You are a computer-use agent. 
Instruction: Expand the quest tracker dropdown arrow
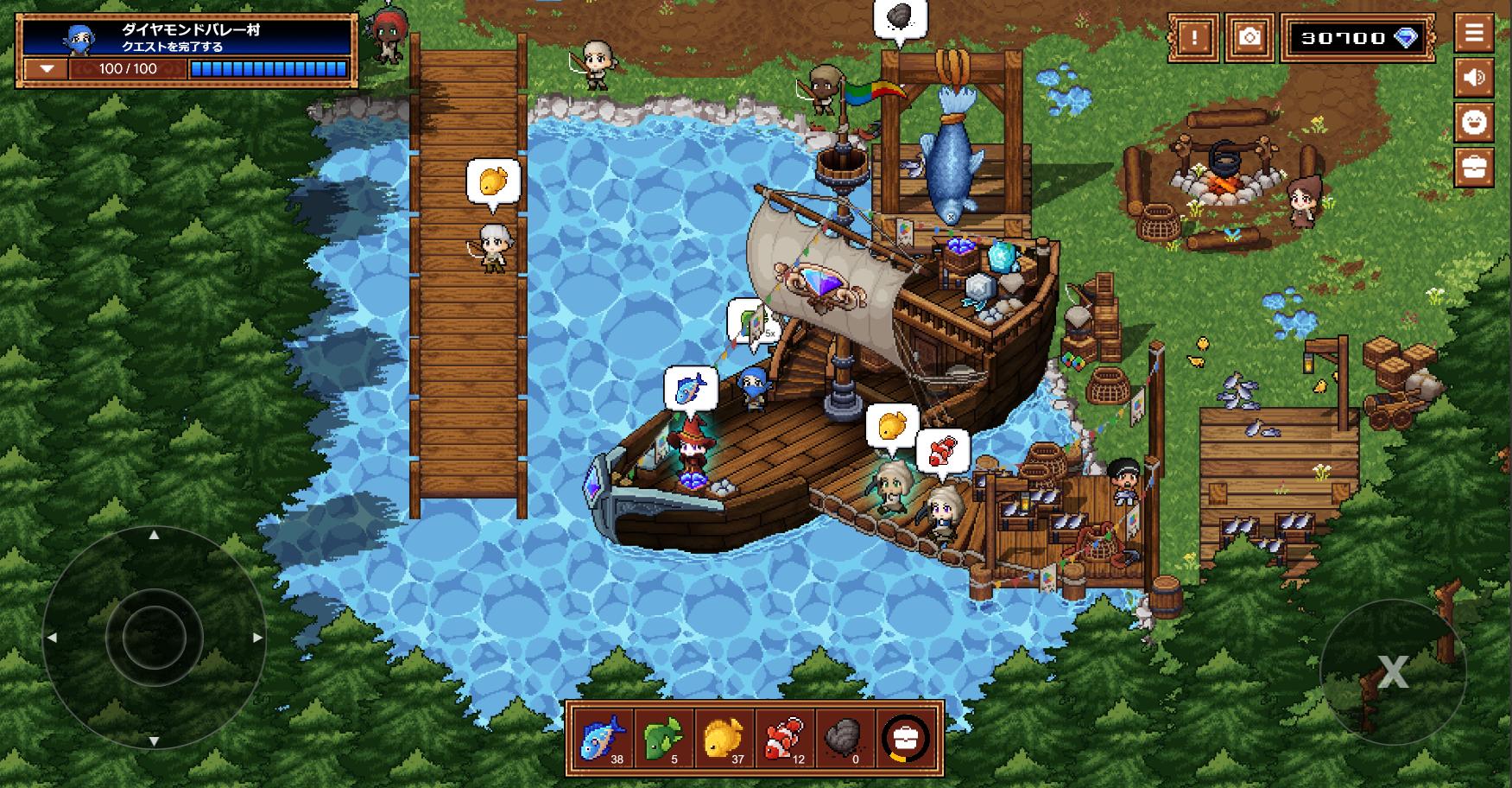tap(47, 69)
